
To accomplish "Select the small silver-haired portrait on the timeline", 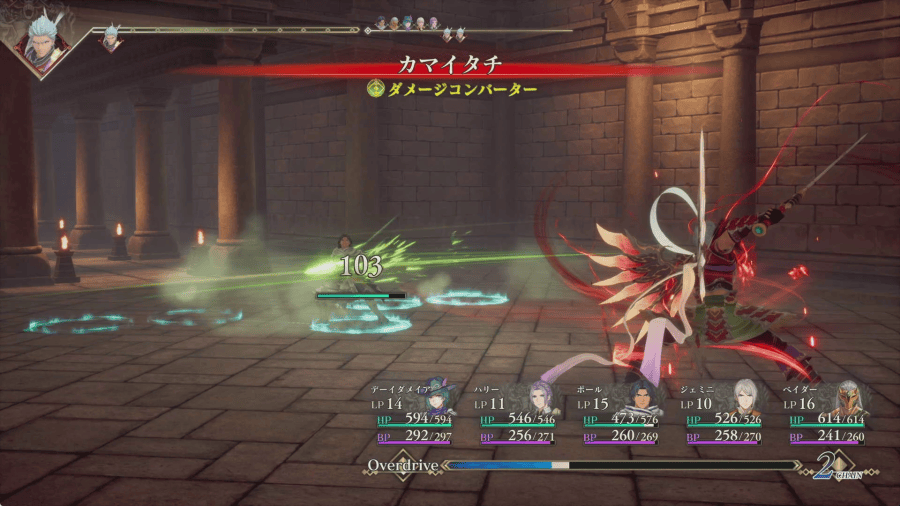I will (x=111, y=37).
